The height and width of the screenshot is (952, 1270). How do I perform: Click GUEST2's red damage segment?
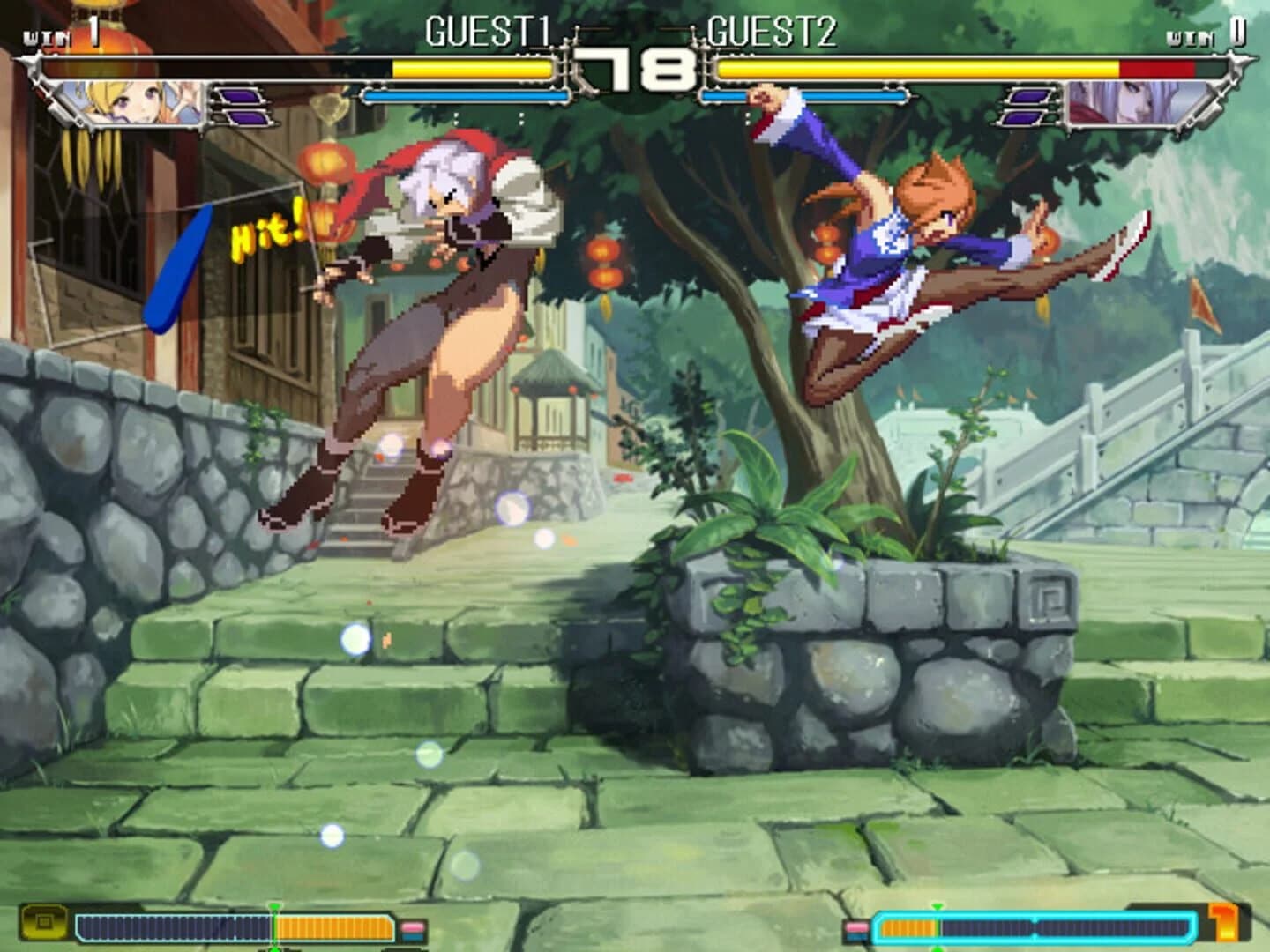tap(1155, 66)
